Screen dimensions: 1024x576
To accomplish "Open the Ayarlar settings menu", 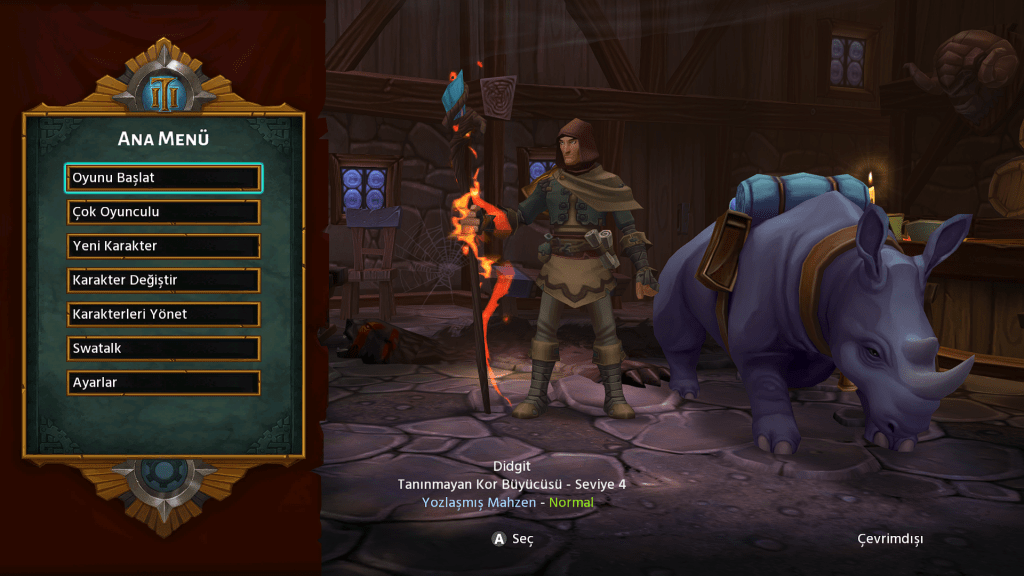I will [163, 383].
